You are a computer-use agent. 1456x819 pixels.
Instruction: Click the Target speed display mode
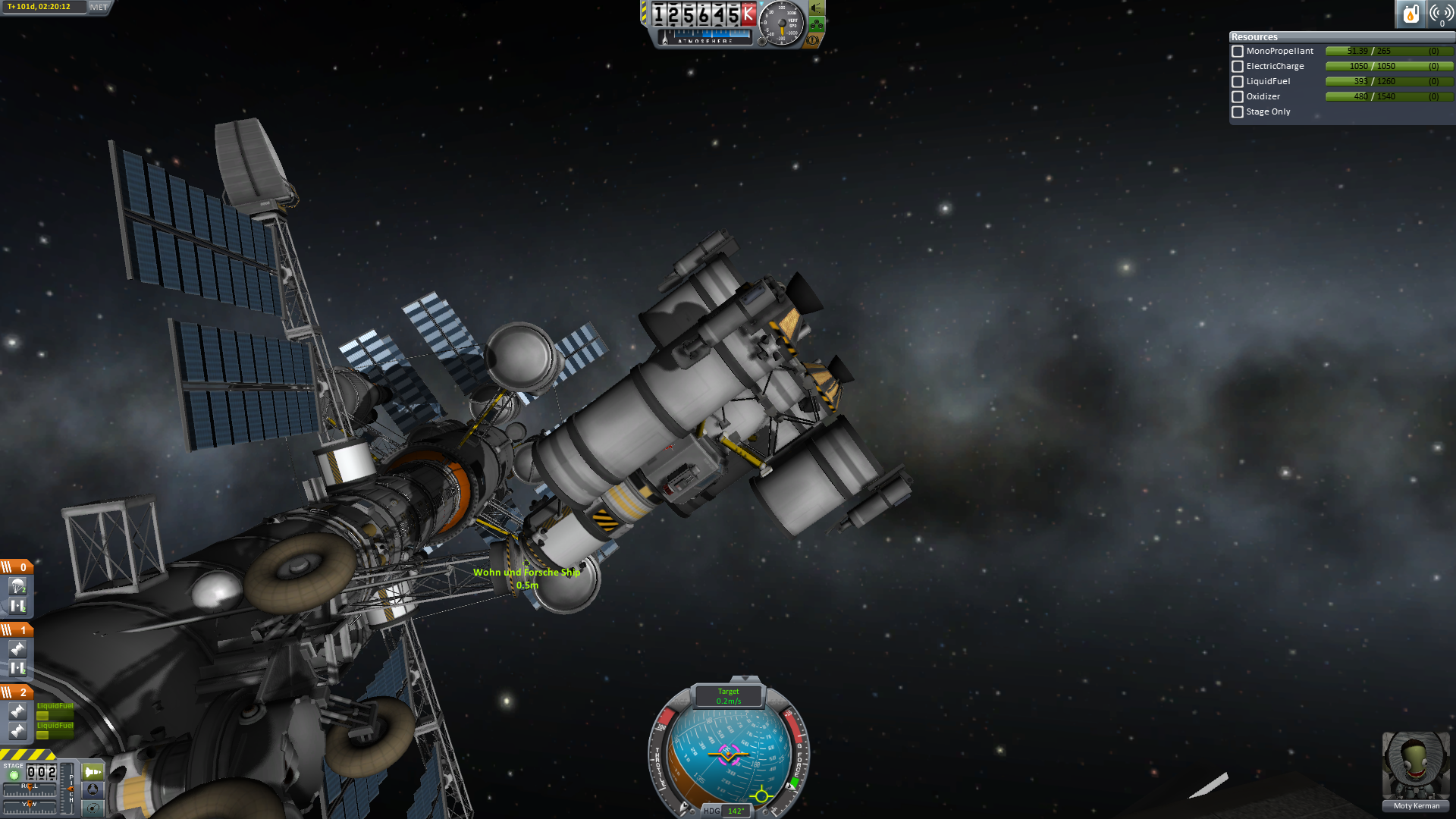click(728, 696)
